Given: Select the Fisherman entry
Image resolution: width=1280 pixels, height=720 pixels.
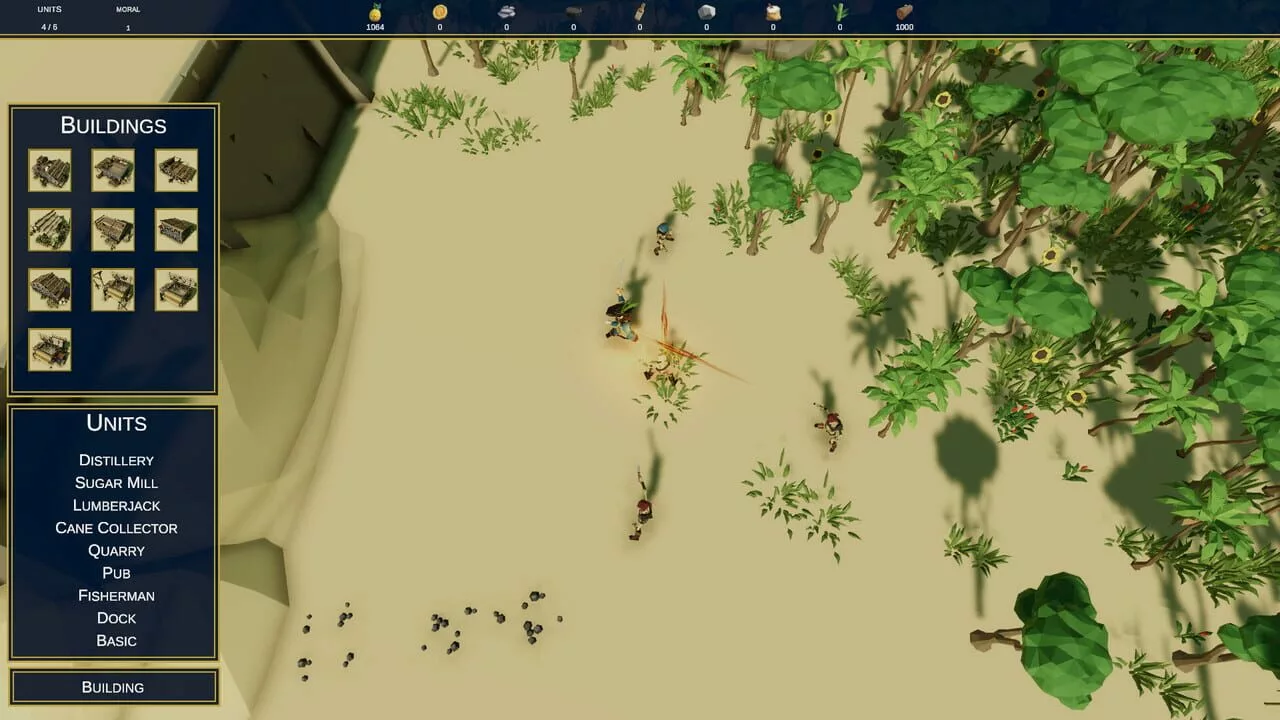Looking at the screenshot, I should pyautogui.click(x=116, y=595).
